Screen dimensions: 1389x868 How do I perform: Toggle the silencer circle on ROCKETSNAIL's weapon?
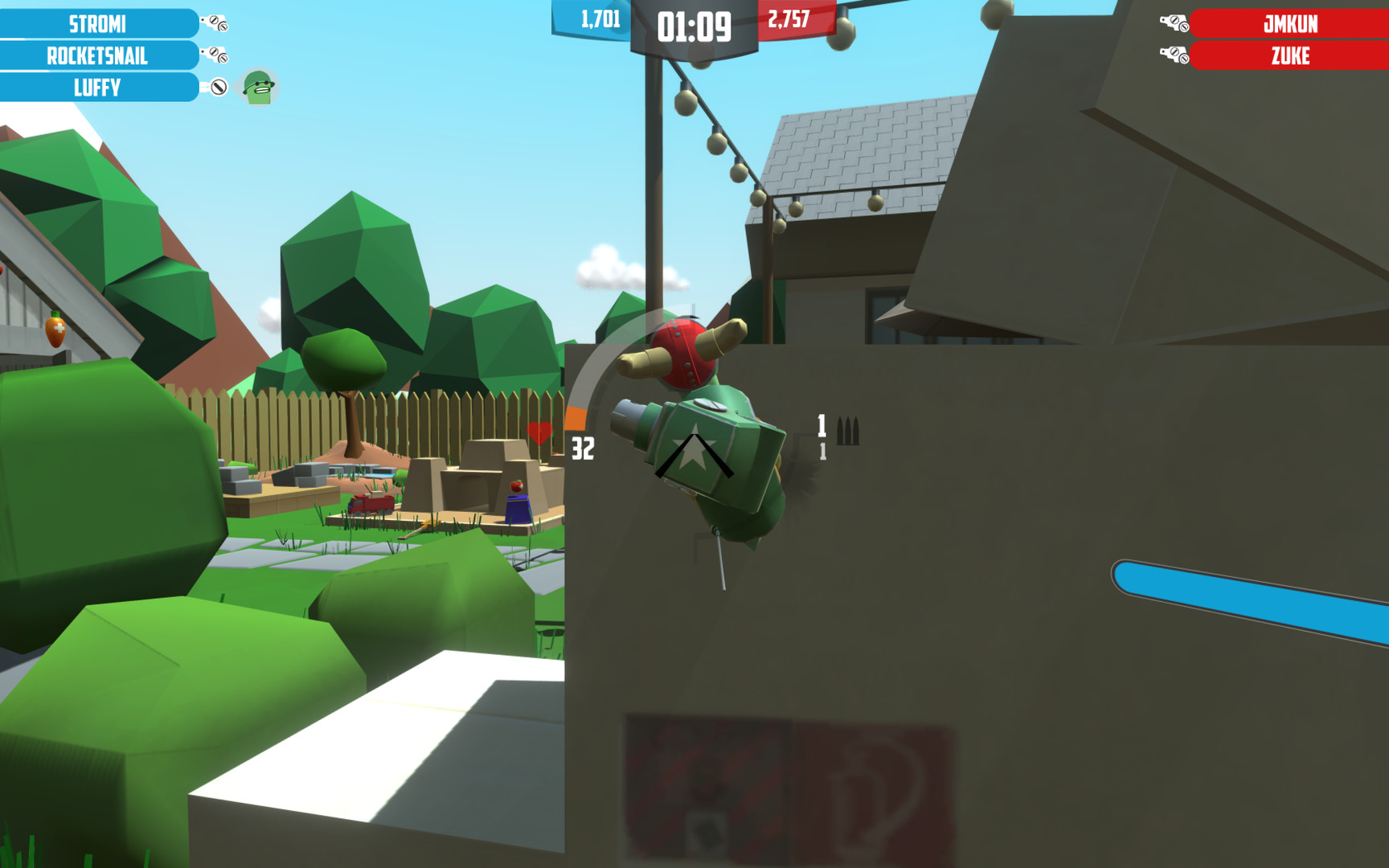coord(223,59)
